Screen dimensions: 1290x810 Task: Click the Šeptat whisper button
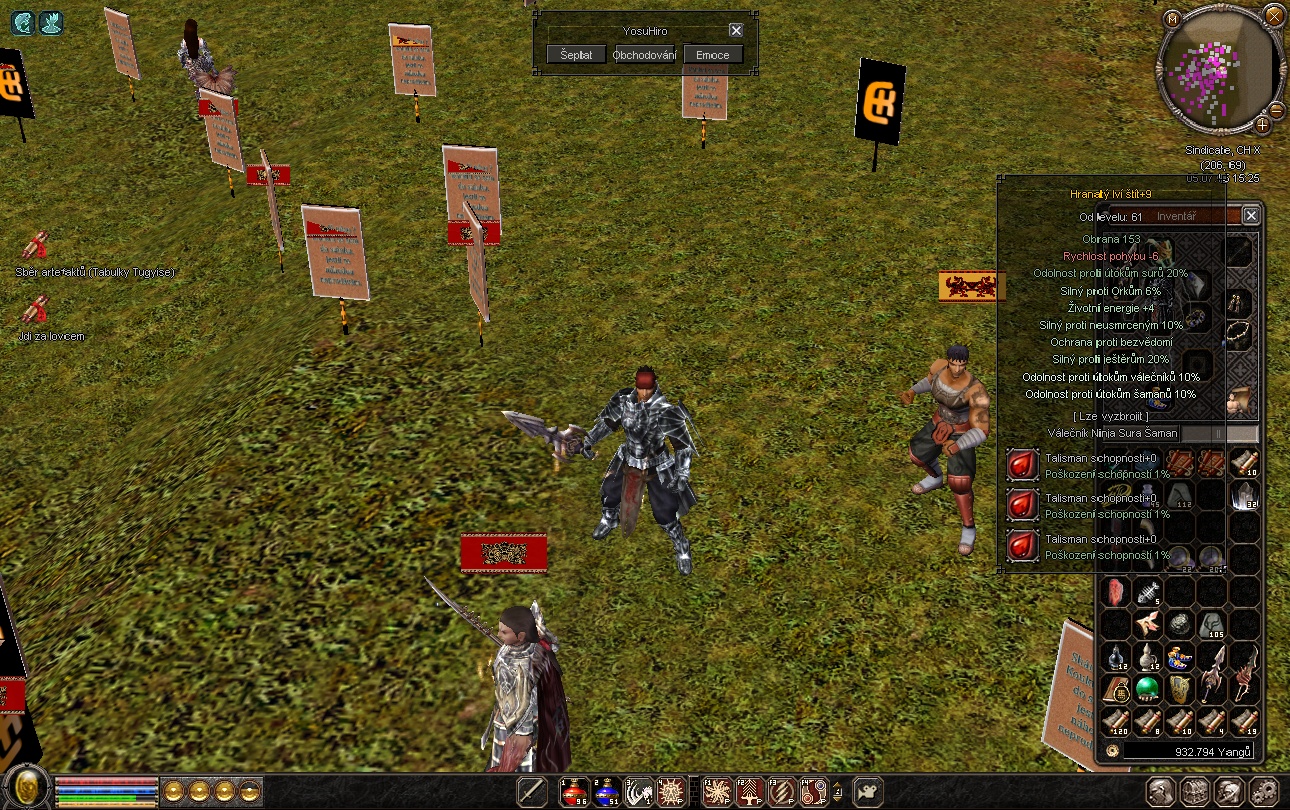[x=576, y=55]
